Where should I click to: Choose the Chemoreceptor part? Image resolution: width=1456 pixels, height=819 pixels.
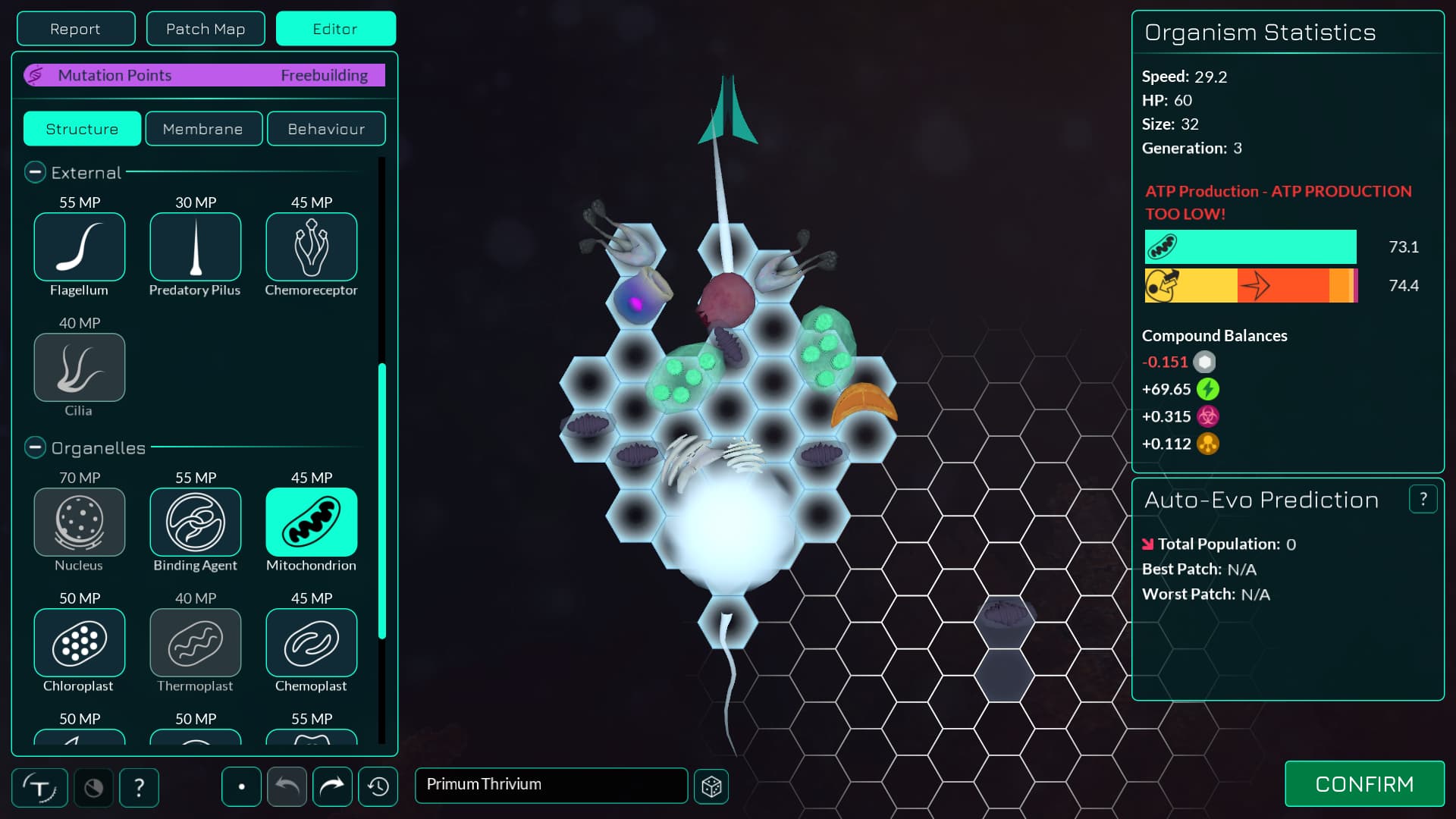point(312,247)
